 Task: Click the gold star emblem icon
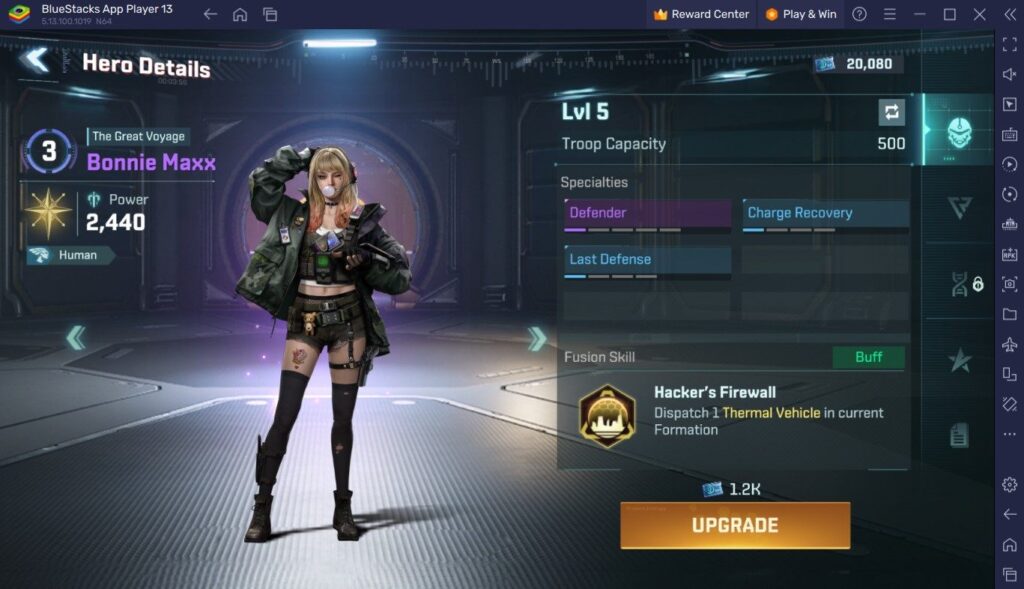point(49,212)
